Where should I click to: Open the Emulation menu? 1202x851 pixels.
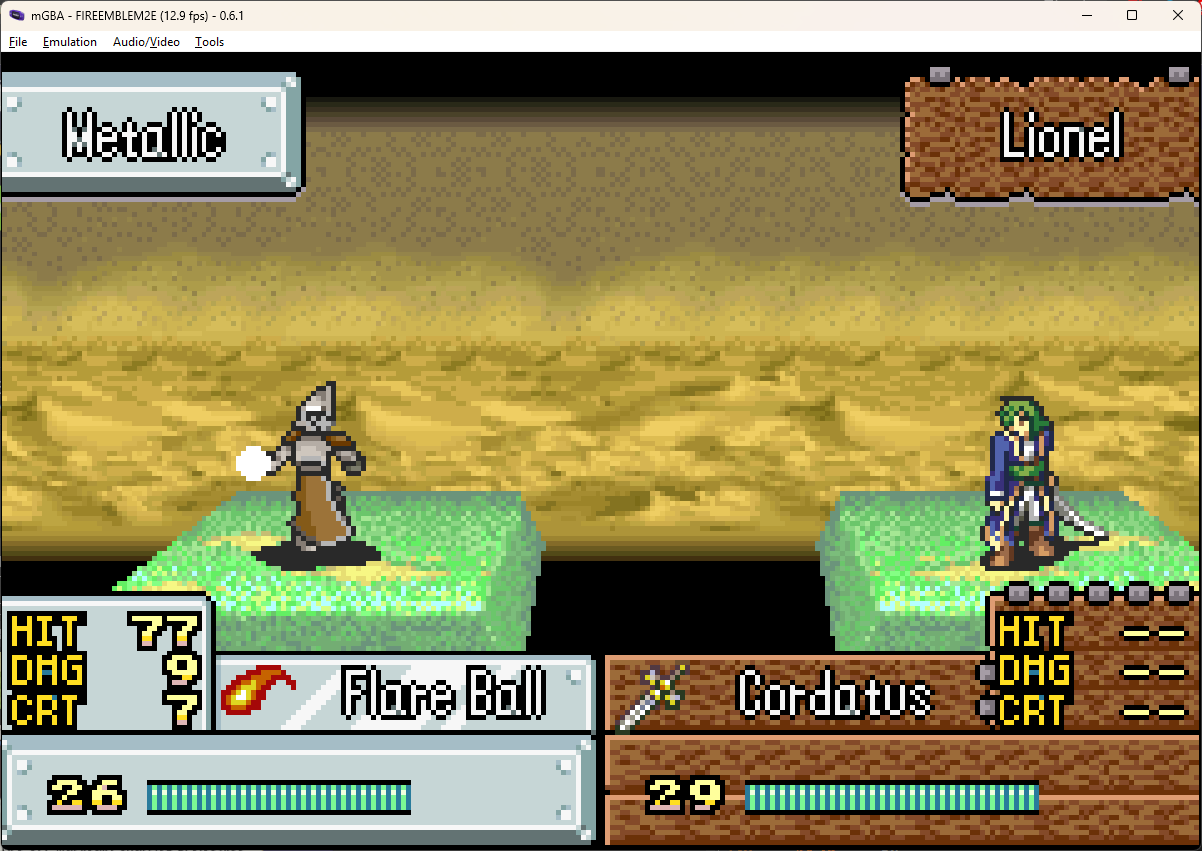coord(70,42)
